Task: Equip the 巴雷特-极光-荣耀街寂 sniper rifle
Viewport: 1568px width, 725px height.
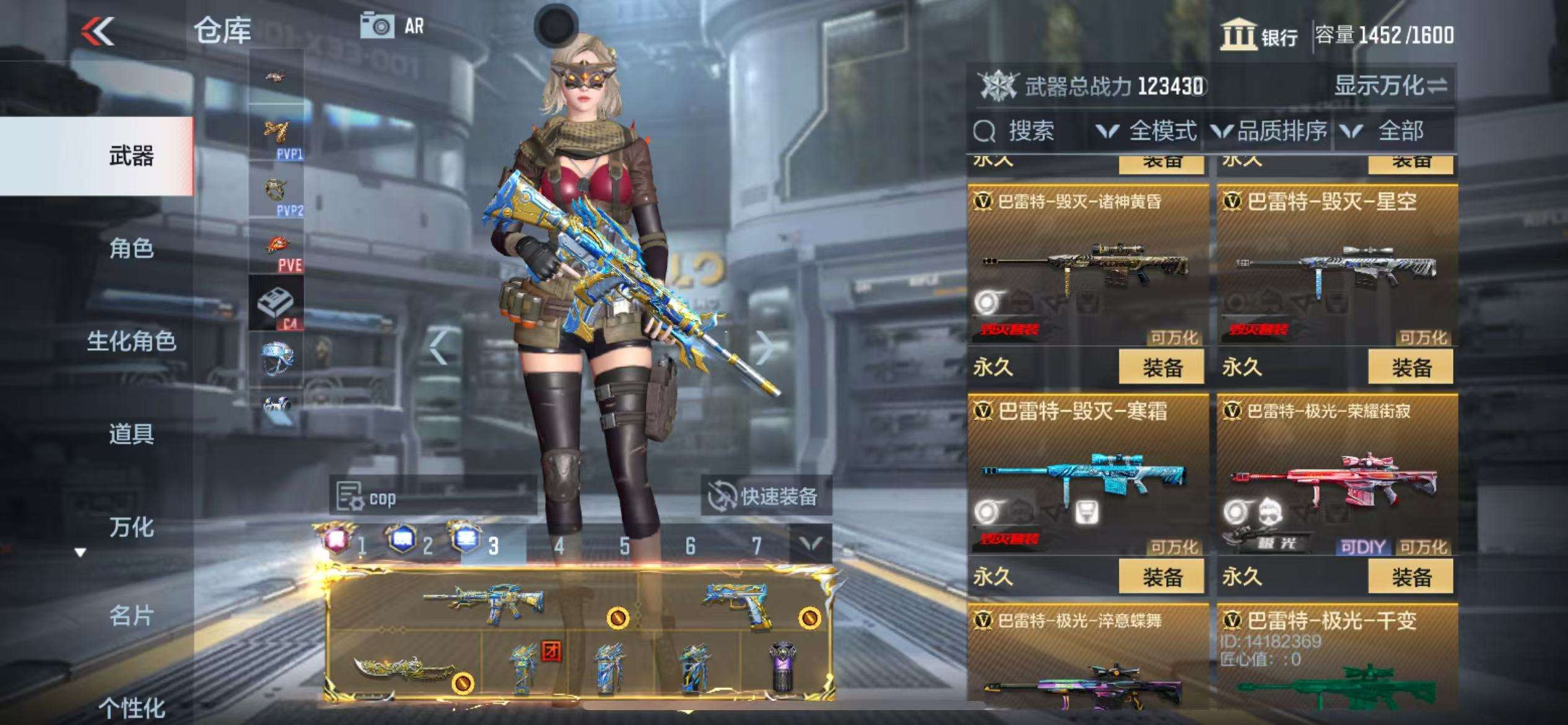Action: (x=1410, y=577)
